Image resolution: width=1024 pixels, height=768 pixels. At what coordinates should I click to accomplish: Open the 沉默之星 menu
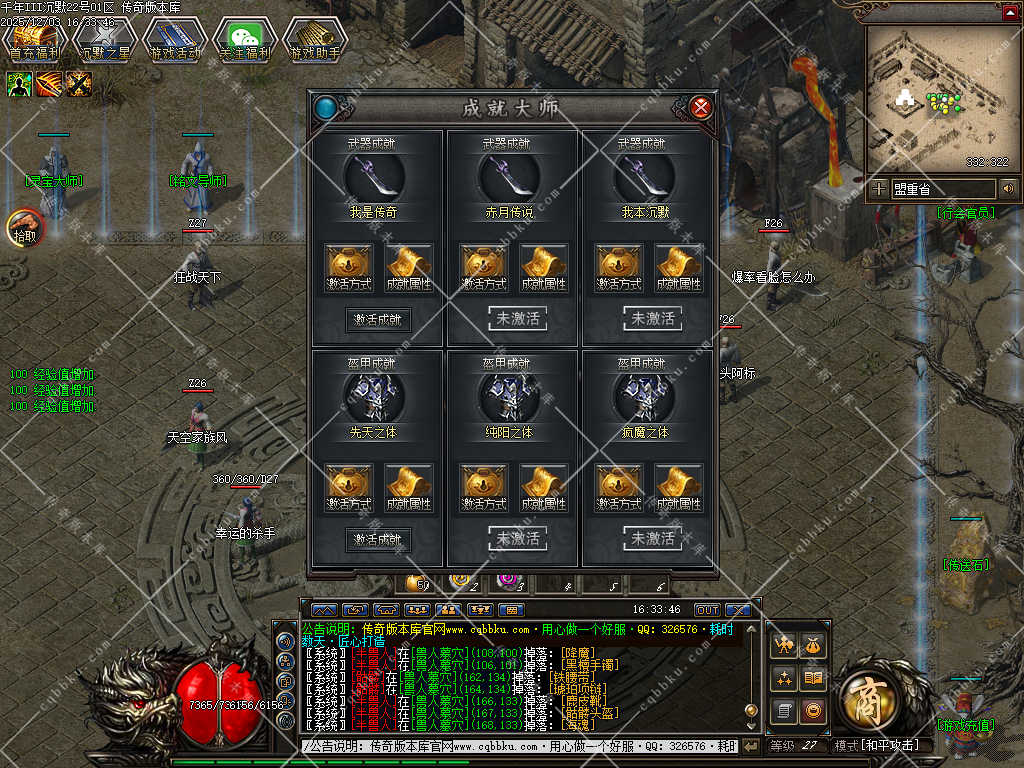click(x=105, y=41)
